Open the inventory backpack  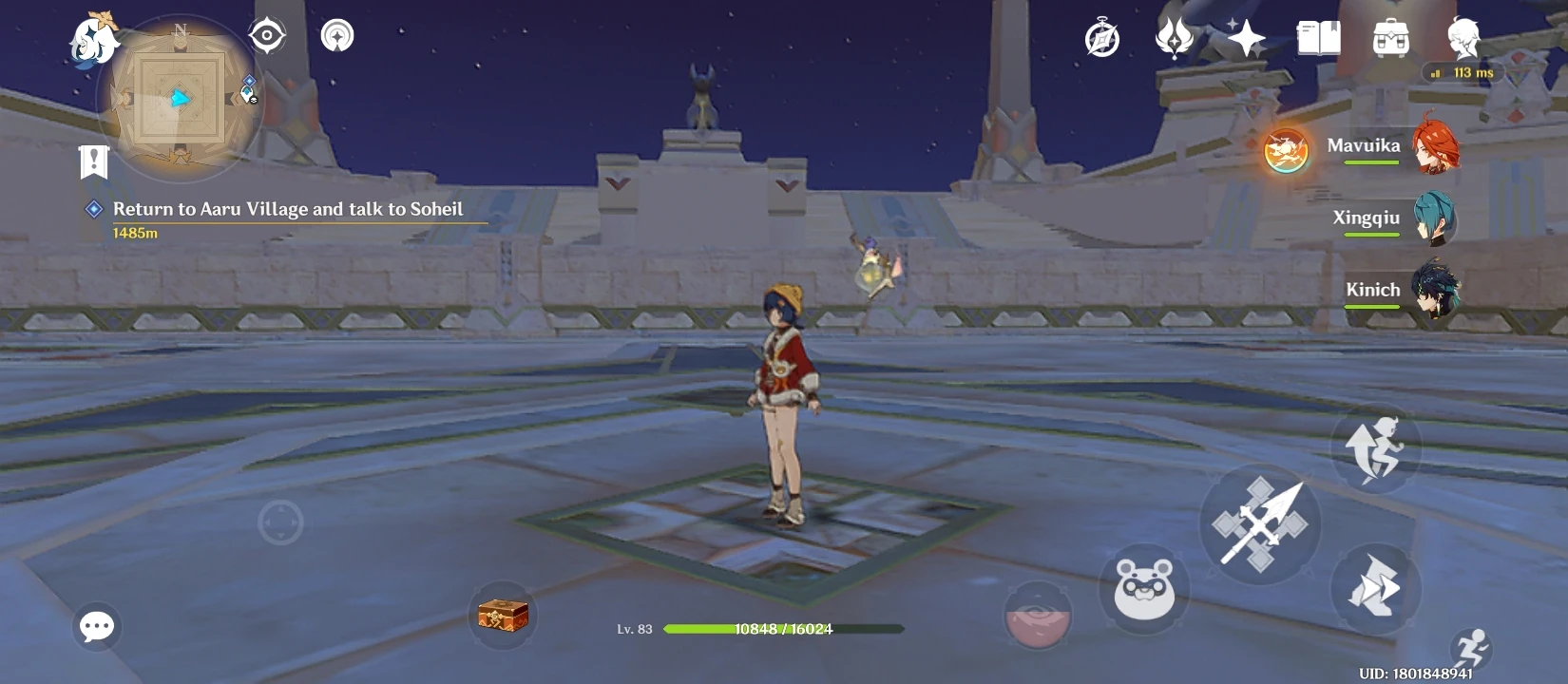1391,36
